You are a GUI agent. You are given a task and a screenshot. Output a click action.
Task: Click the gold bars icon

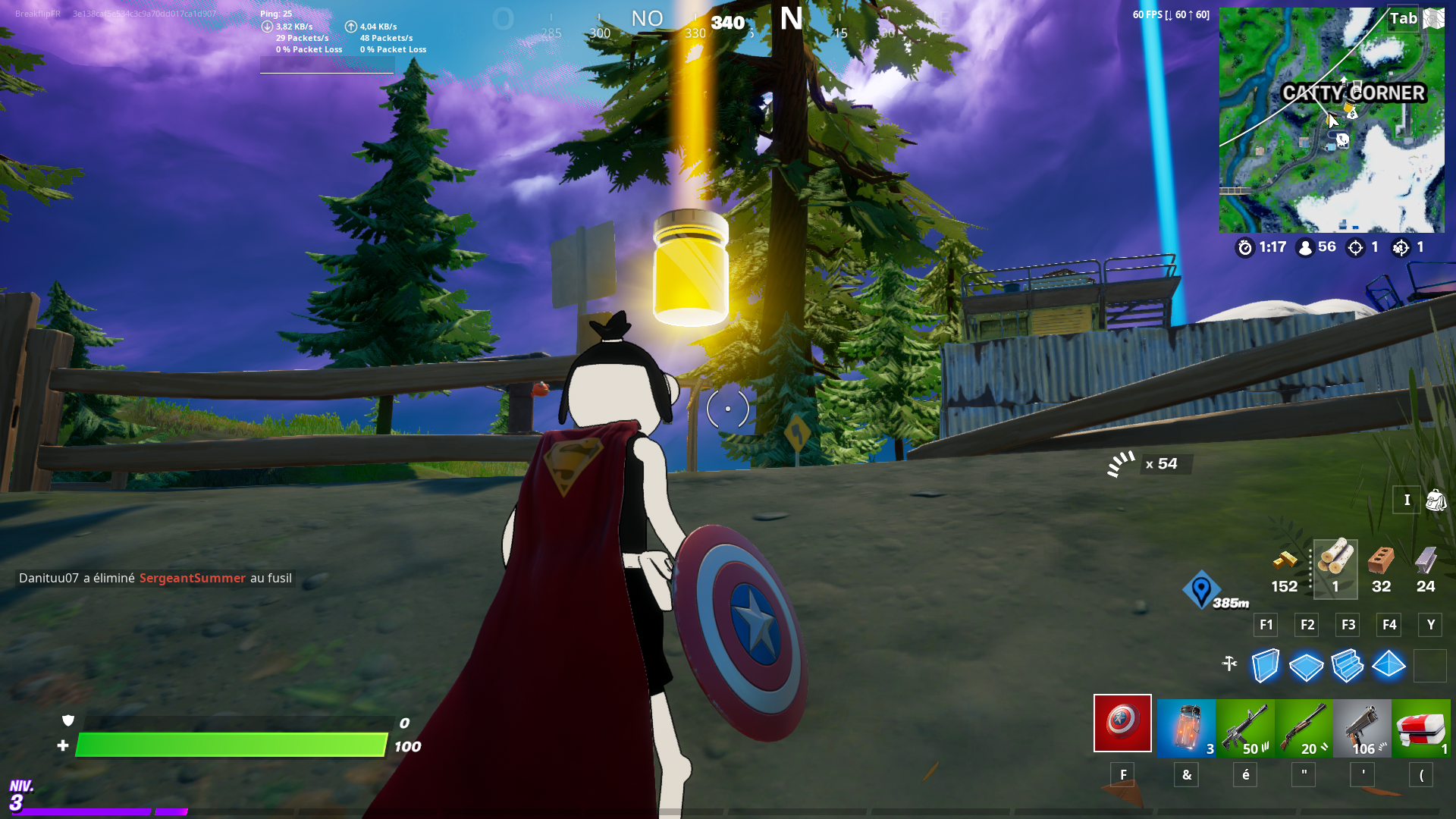(x=1284, y=562)
